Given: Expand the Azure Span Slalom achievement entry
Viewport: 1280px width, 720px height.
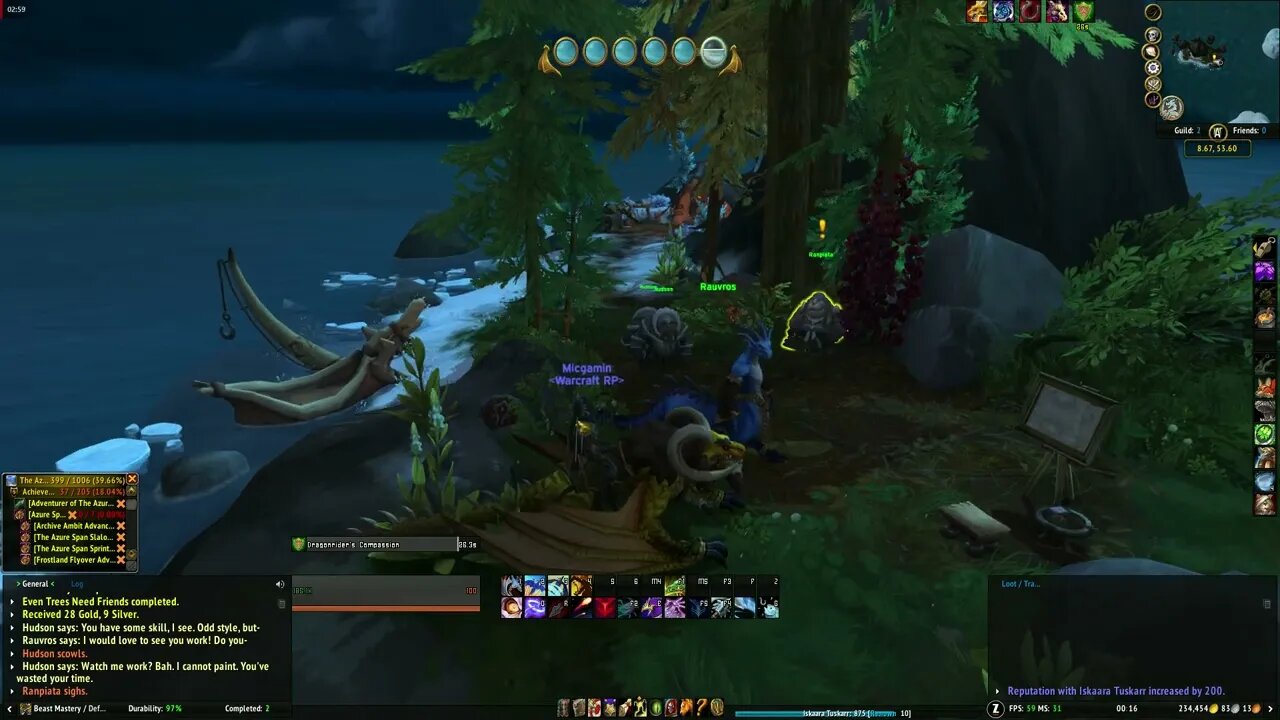Looking at the screenshot, I should pos(70,537).
